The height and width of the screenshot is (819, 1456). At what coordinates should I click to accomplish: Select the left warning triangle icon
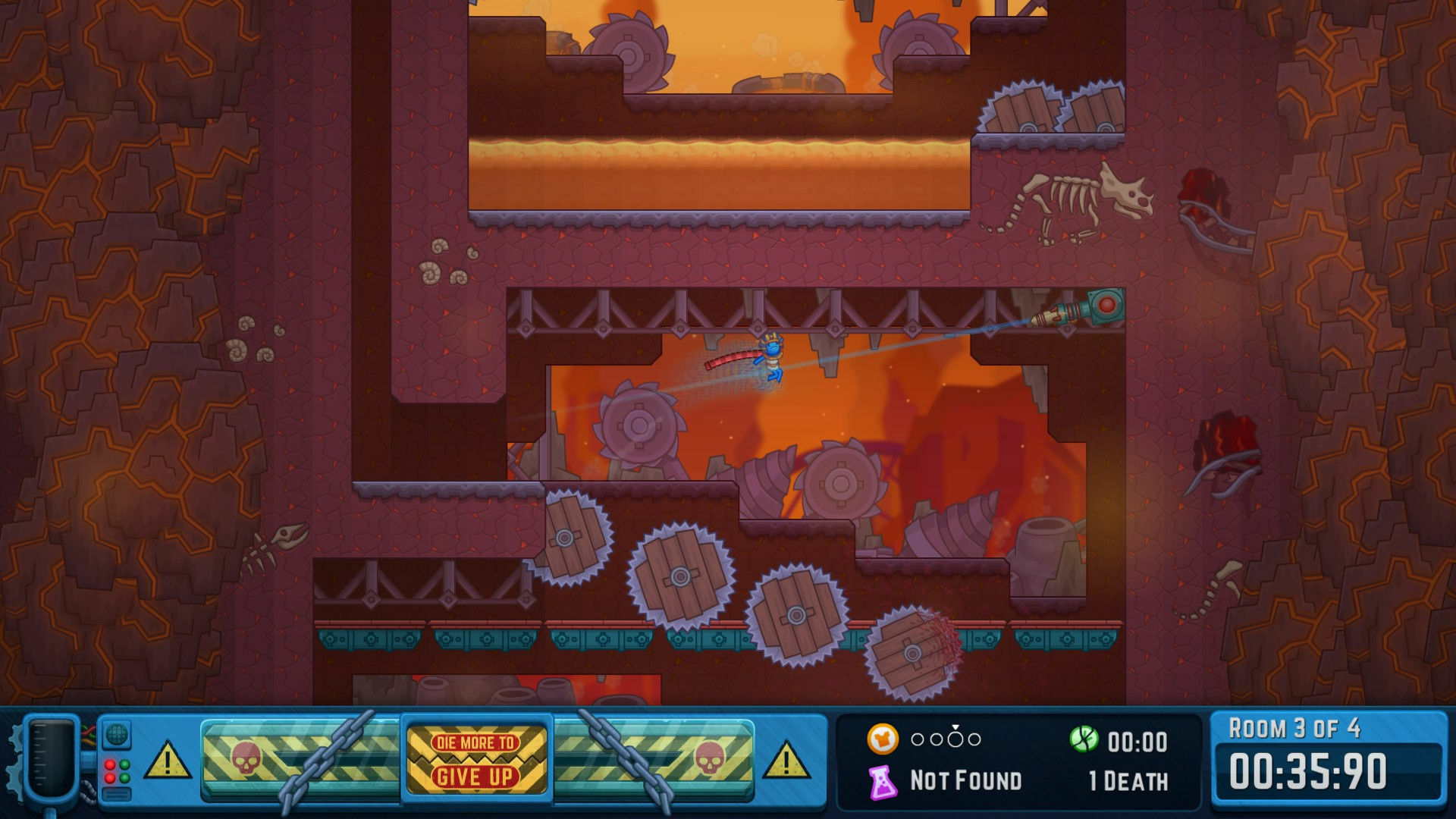[x=168, y=758]
